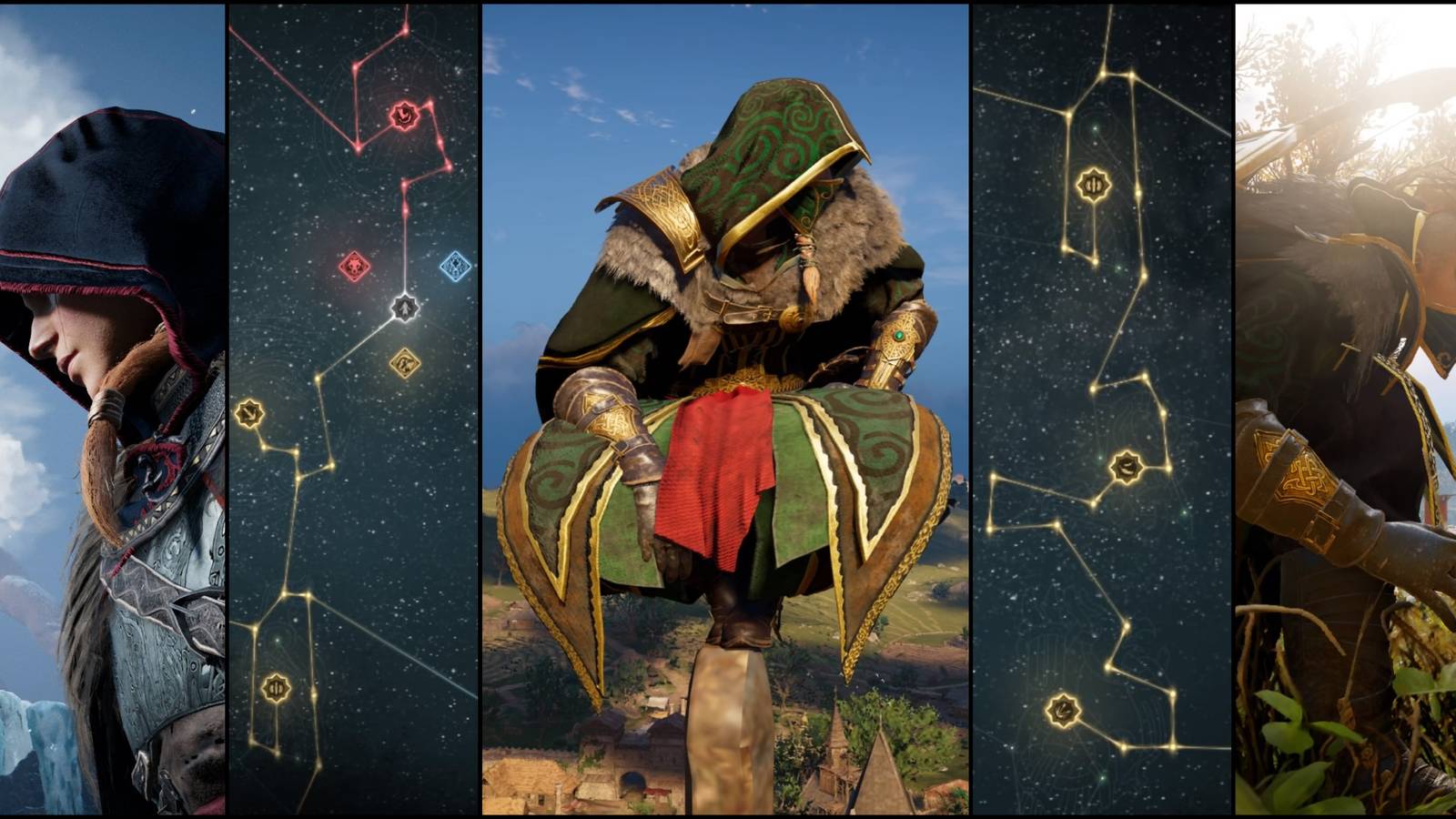This screenshot has width=1456, height=819.
Task: Select the red bear-head skill node
Action: point(405,116)
